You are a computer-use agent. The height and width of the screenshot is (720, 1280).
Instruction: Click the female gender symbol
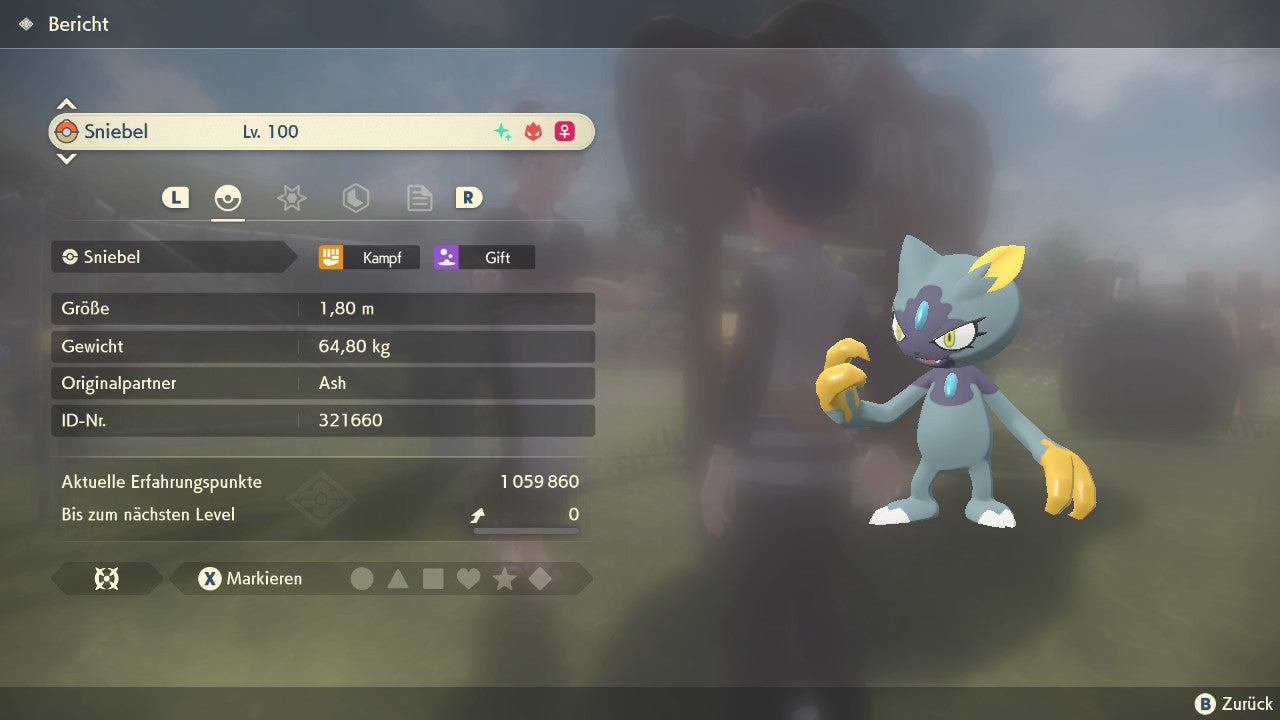[565, 131]
